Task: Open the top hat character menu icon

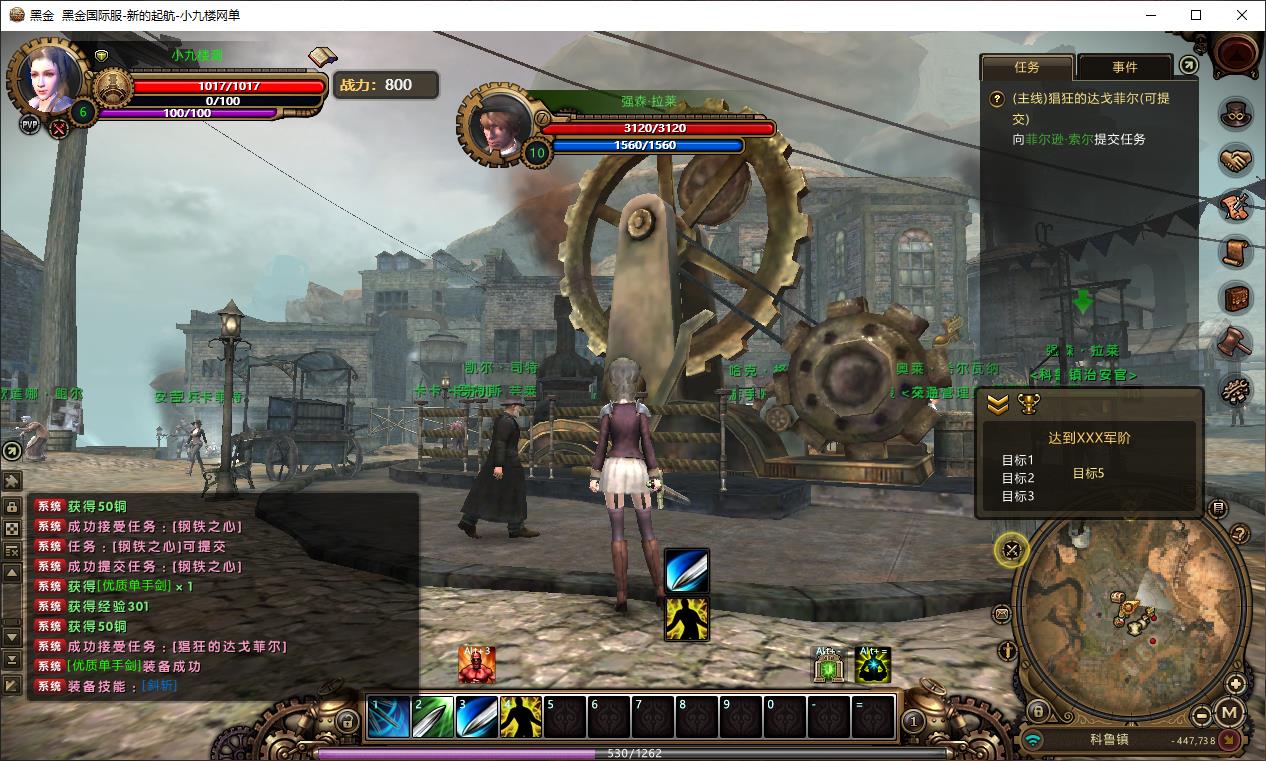Action: point(1236,113)
